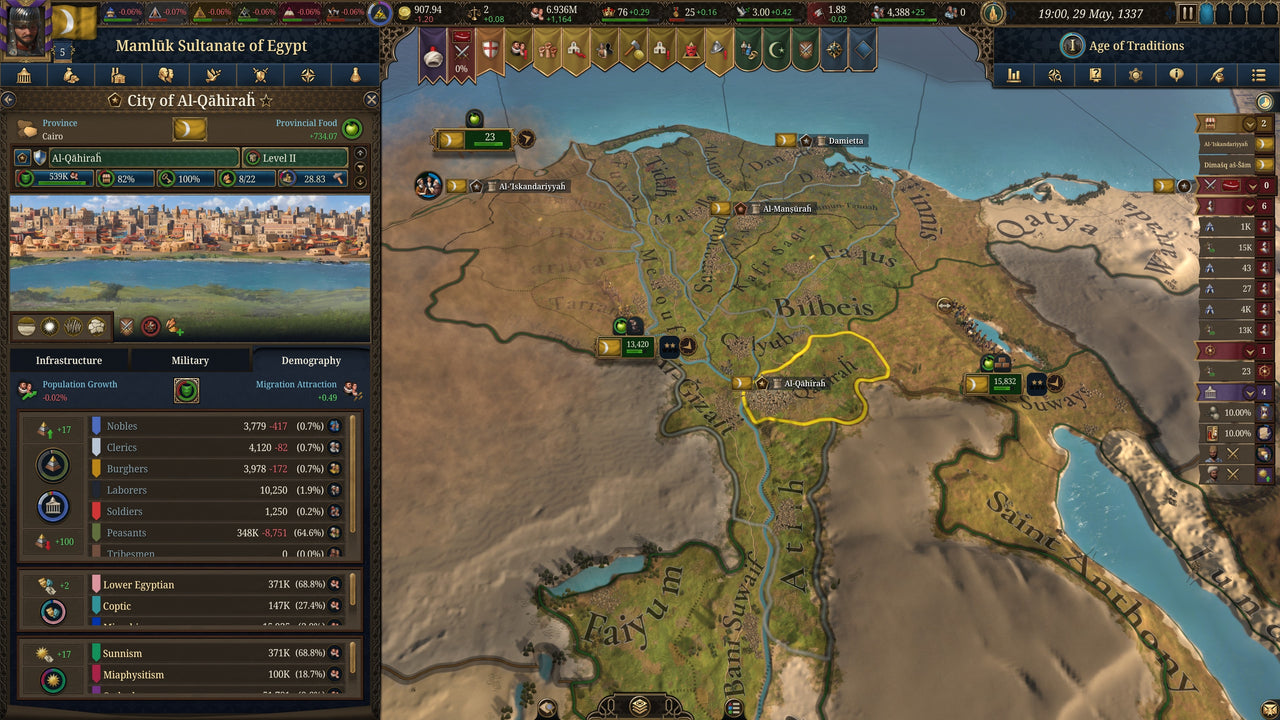
Task: Click the Level II city rank button
Action: click(x=294, y=158)
